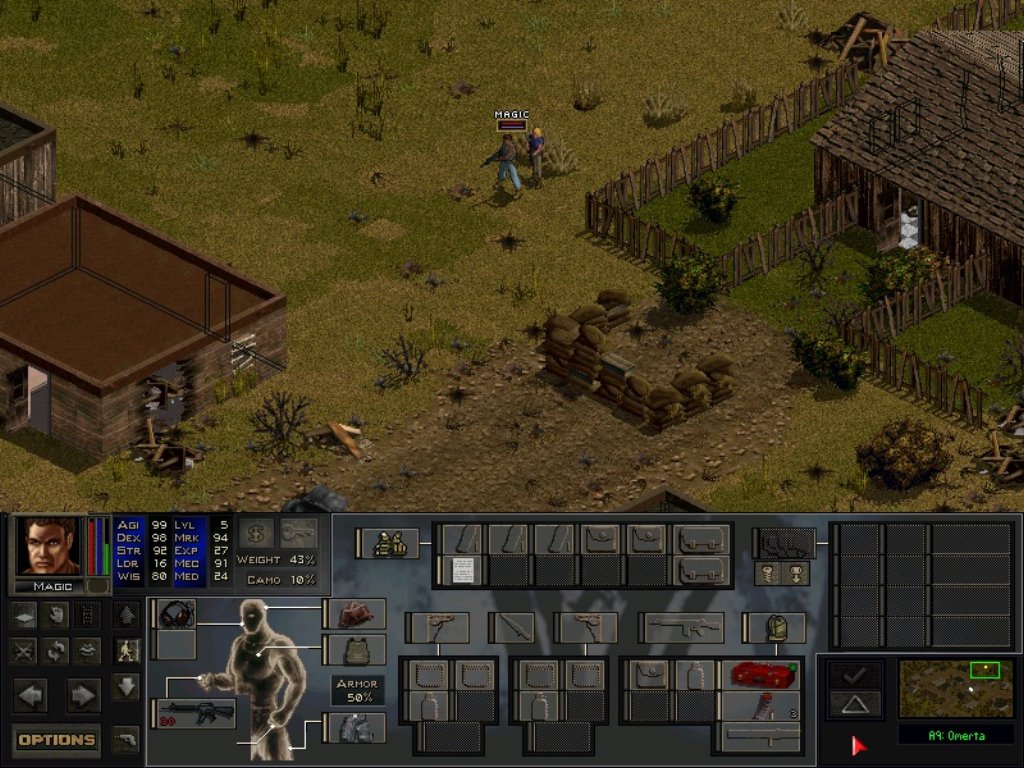This screenshot has height=768, width=1024.
Task: Open the Options menu
Action: 57,740
